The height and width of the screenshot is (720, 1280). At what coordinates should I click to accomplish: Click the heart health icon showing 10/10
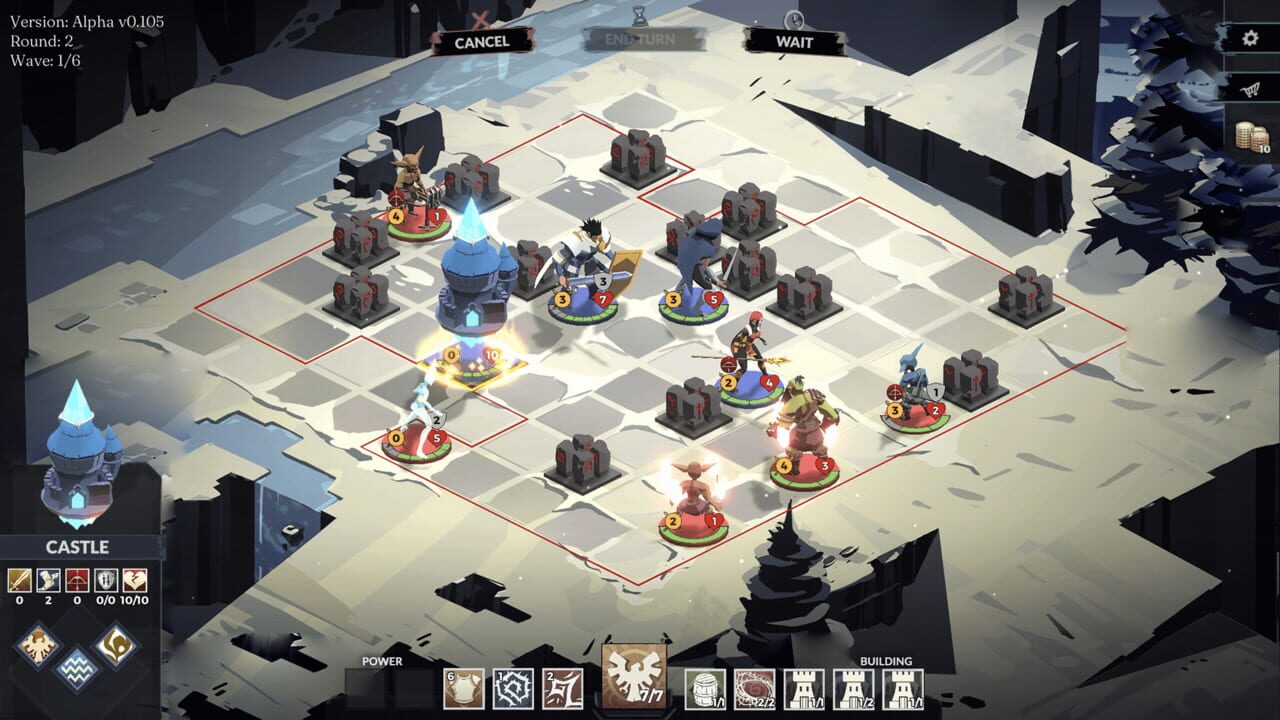(x=135, y=581)
